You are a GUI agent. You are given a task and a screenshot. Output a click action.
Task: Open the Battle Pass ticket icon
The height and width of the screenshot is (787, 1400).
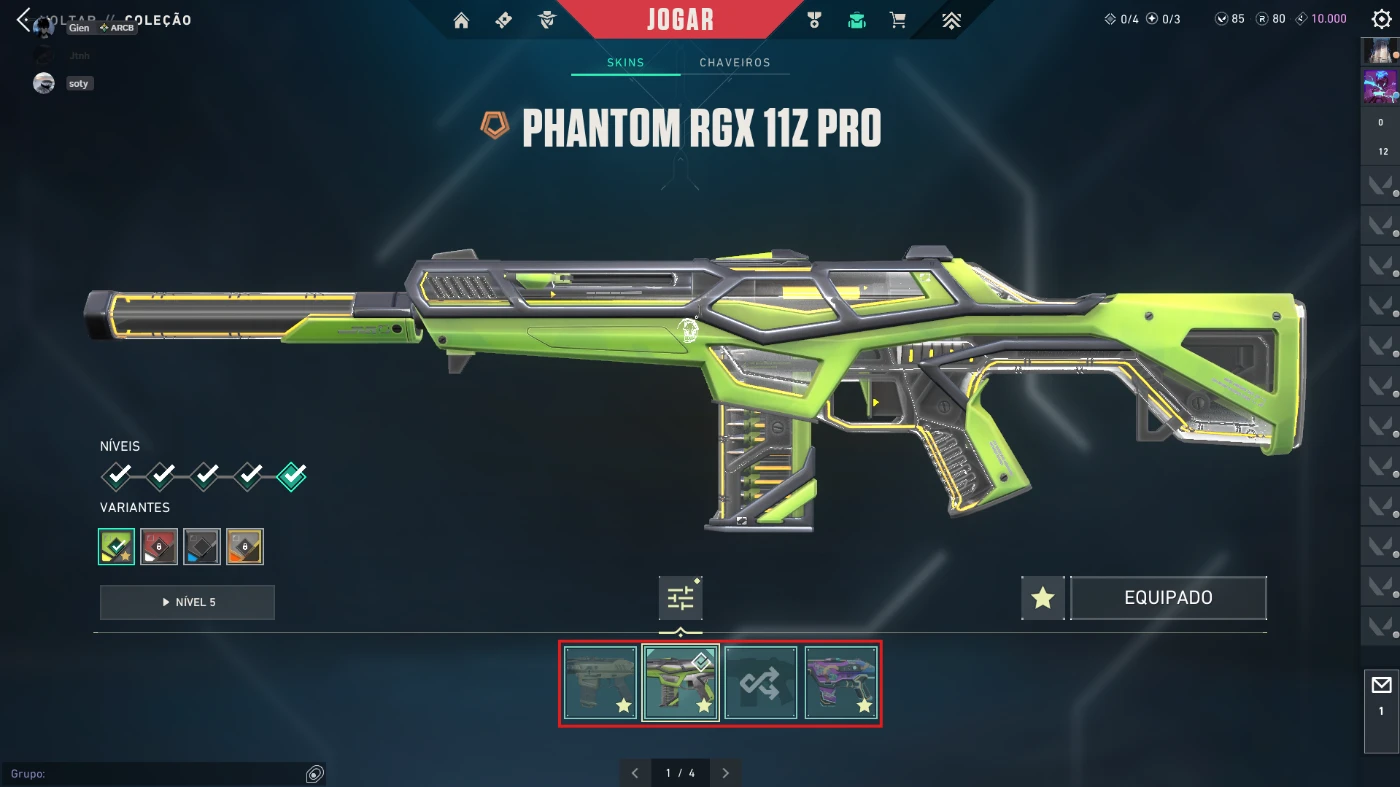click(503, 19)
